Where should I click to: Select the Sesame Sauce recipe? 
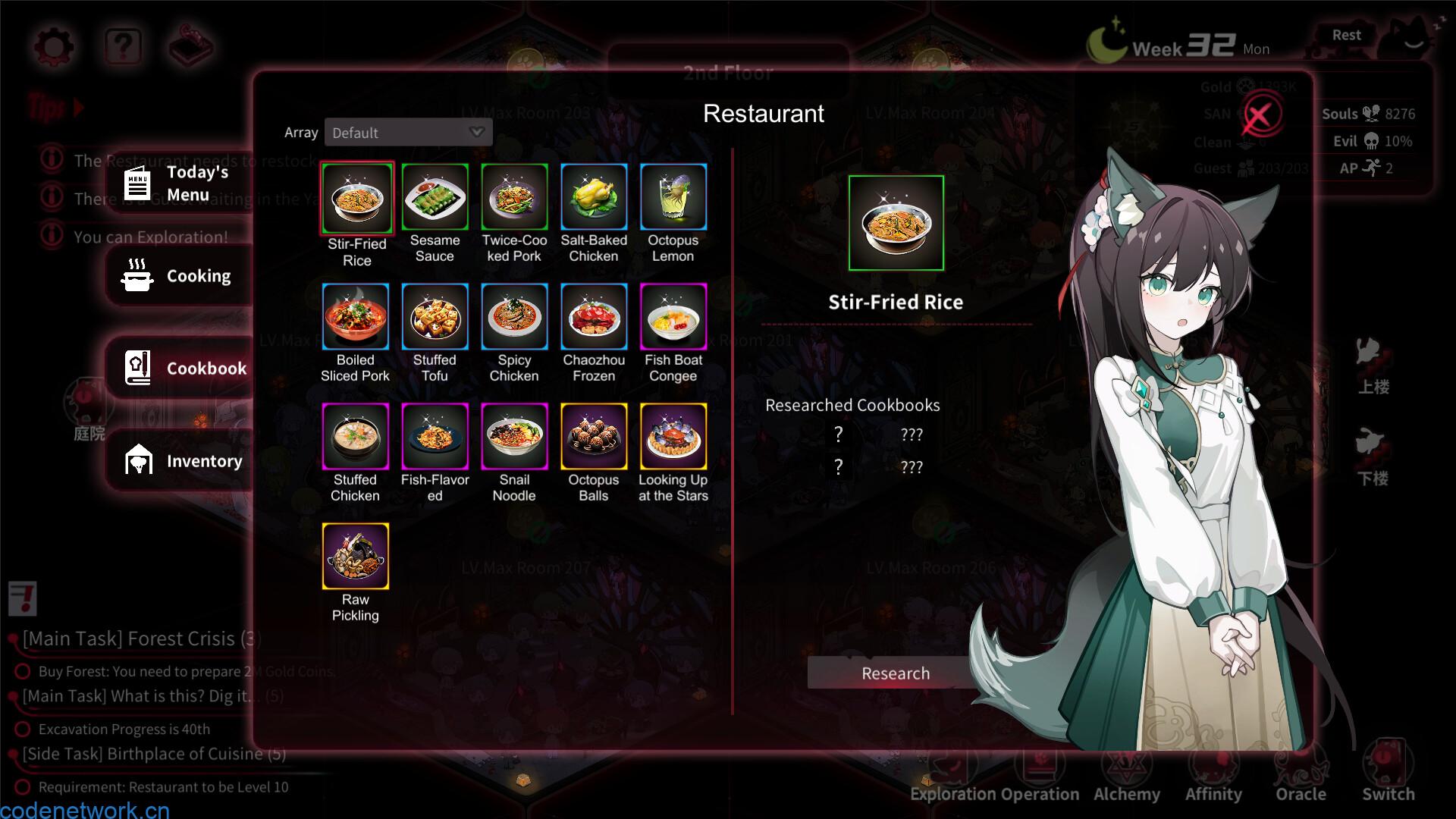point(435,197)
